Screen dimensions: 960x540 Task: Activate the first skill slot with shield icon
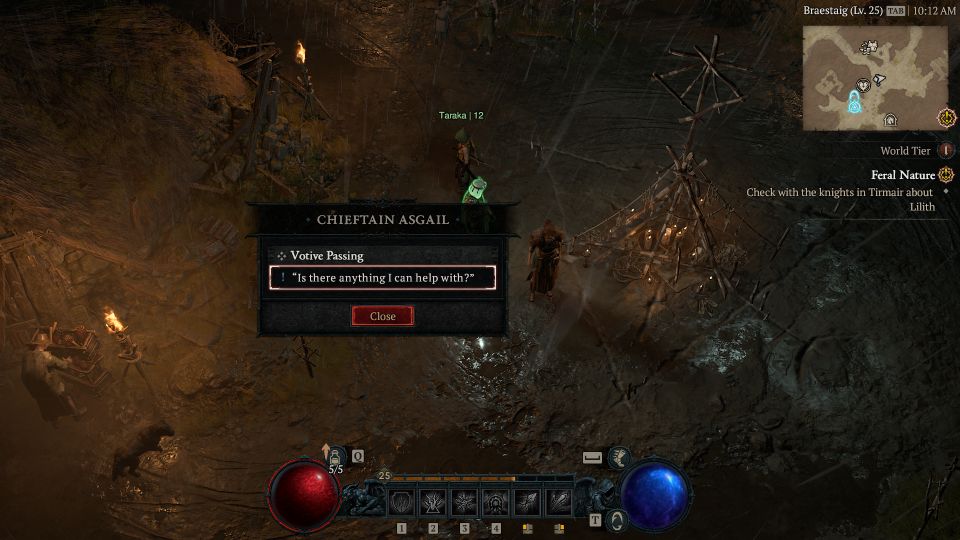click(x=402, y=501)
